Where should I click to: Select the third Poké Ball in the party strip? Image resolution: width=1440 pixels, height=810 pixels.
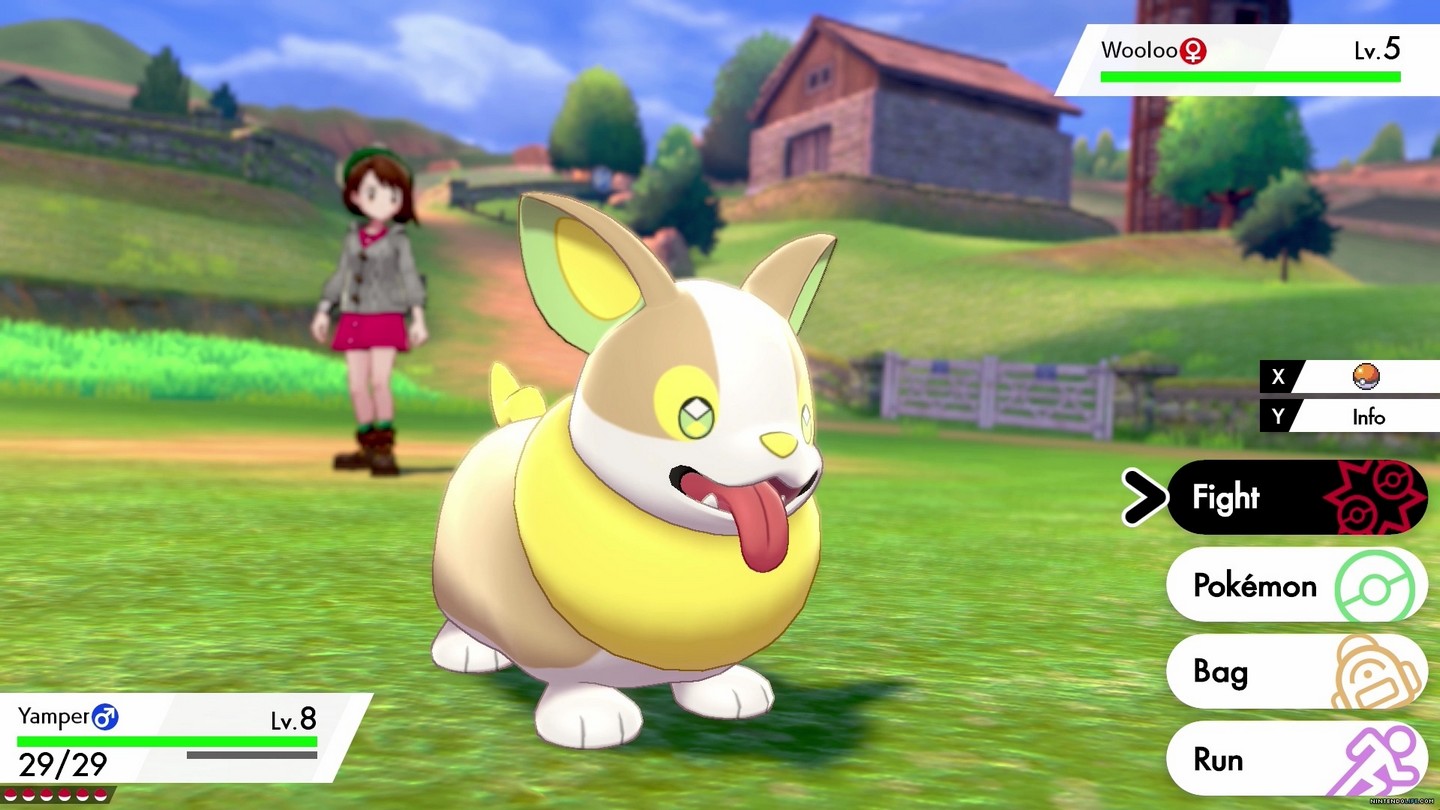47,794
